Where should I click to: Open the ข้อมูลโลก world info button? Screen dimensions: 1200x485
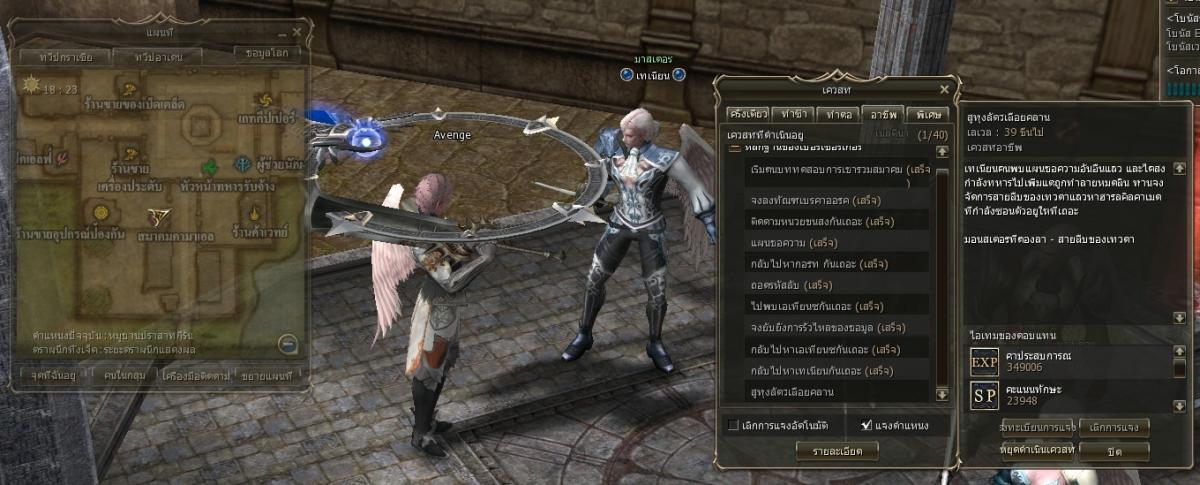click(x=265, y=53)
